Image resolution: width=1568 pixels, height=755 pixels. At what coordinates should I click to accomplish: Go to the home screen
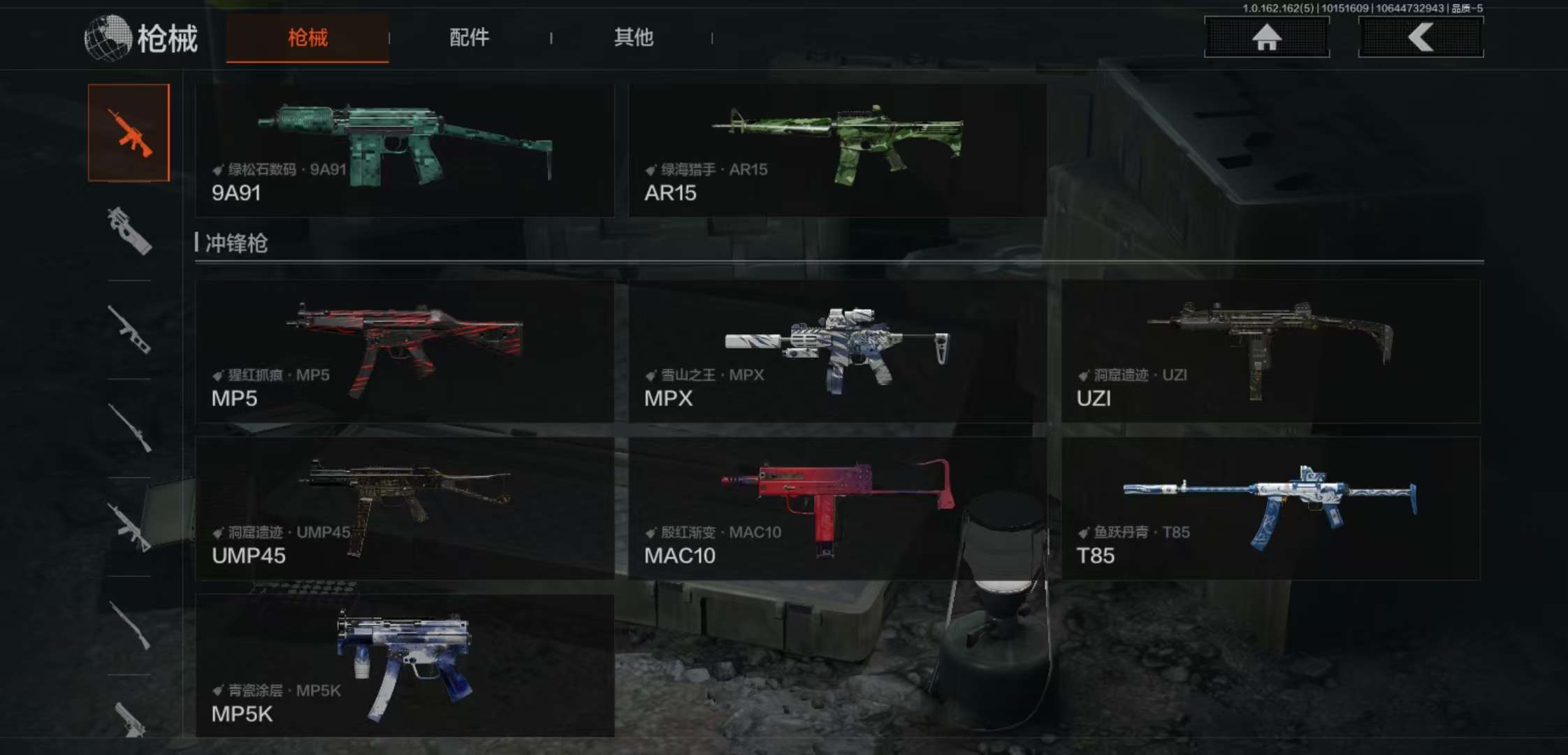(x=1266, y=37)
